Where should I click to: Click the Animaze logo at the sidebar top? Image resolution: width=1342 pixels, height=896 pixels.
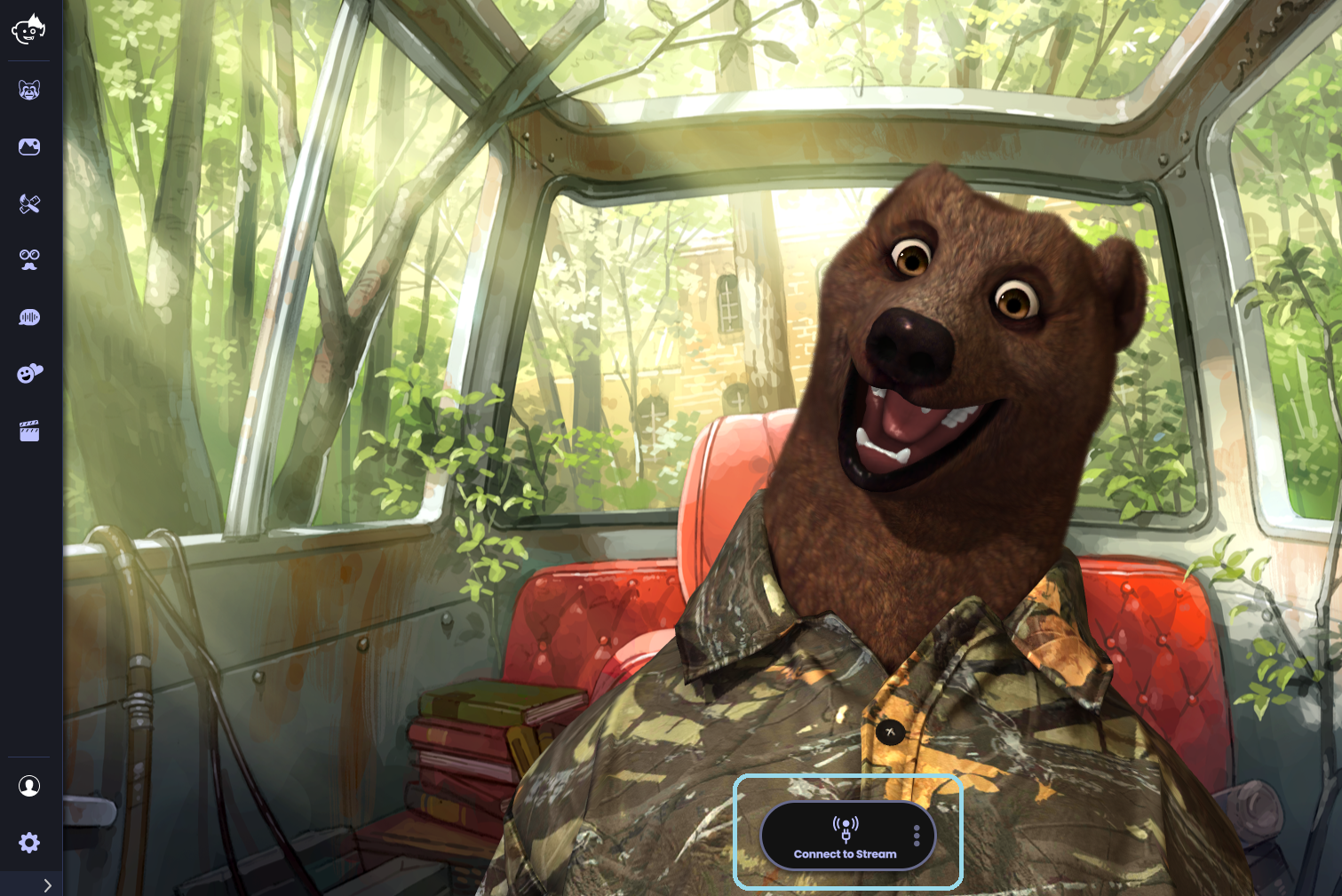[28, 28]
